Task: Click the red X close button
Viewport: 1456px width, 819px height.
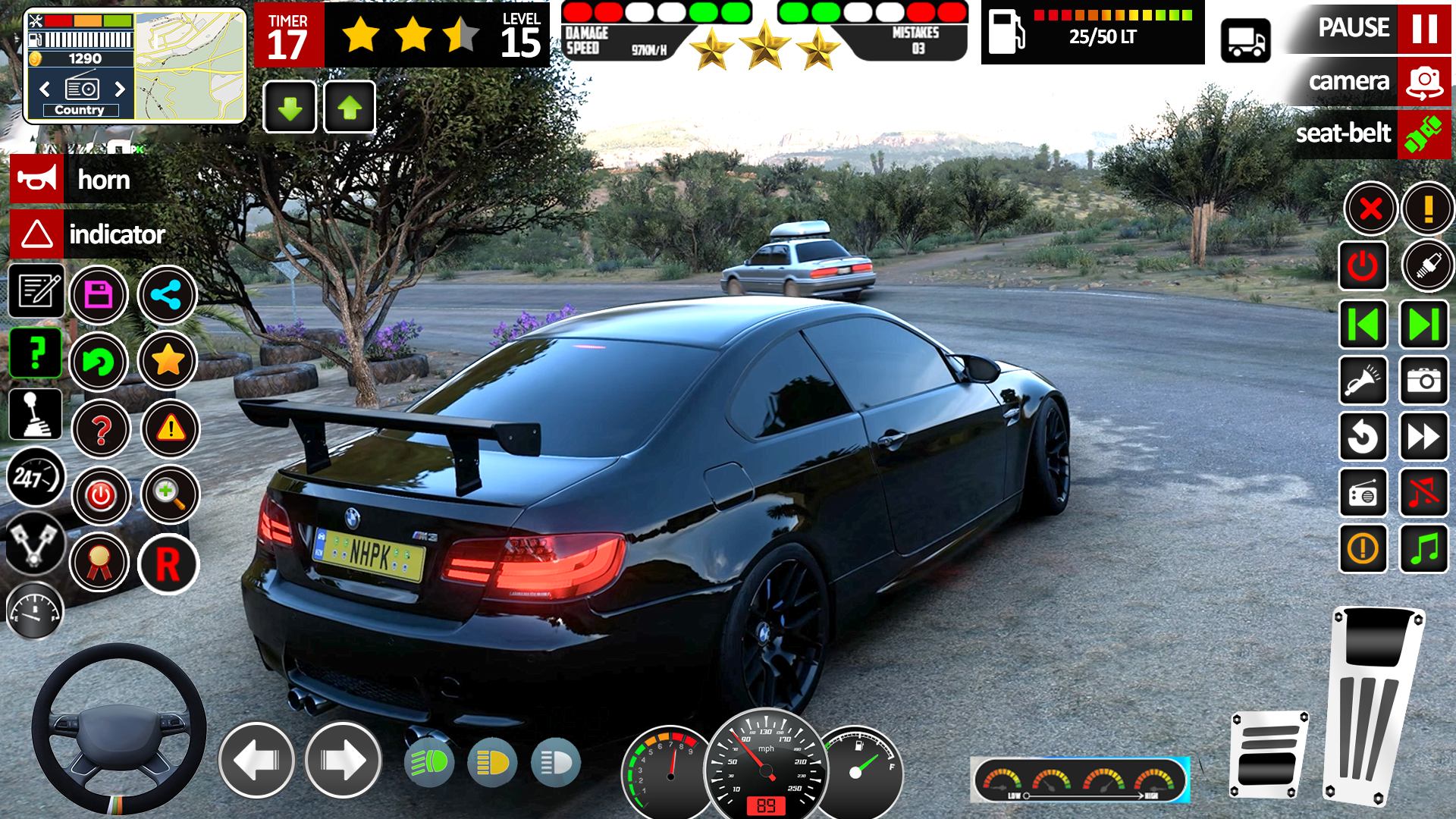Action: 1370,209
